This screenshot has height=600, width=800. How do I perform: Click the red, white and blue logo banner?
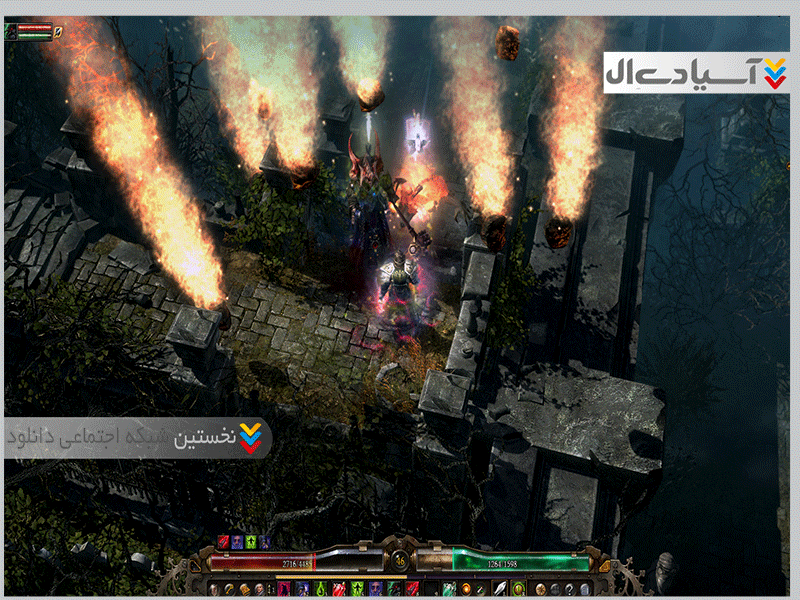pos(696,73)
